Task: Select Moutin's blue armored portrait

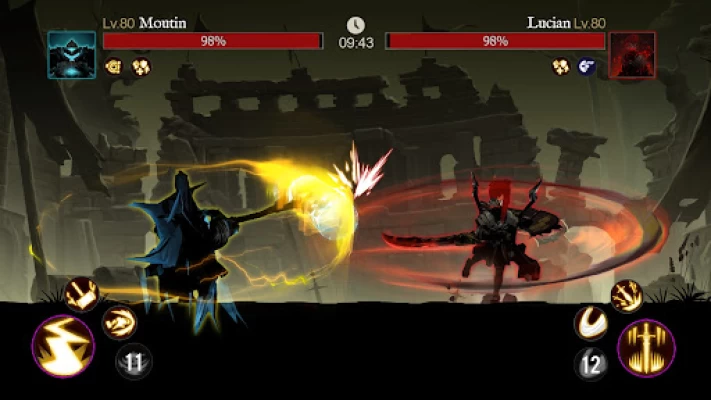Action: [x=72, y=54]
